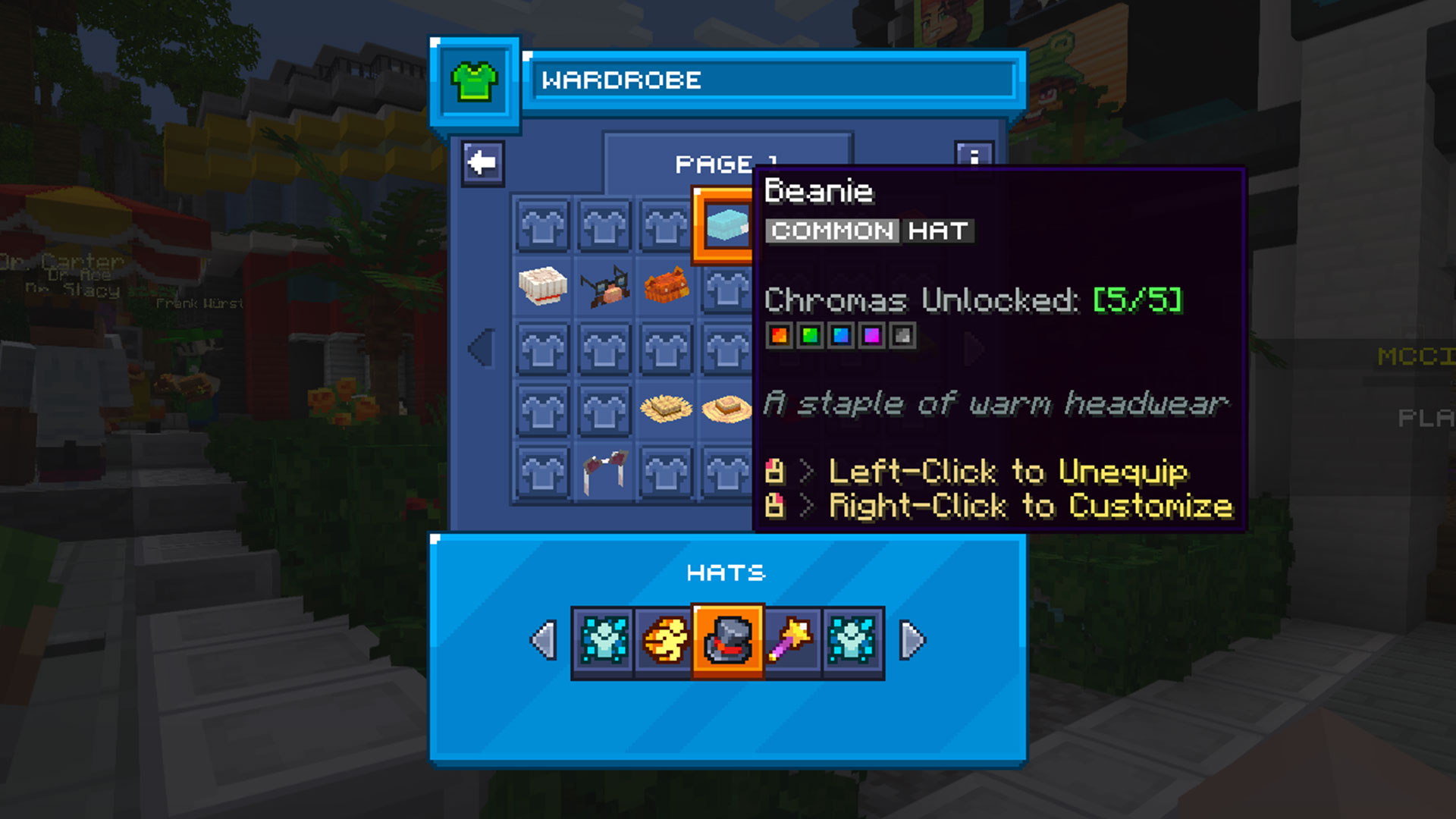Equip the orange cat hat
Screen dimensions: 1456x819
[x=666, y=287]
